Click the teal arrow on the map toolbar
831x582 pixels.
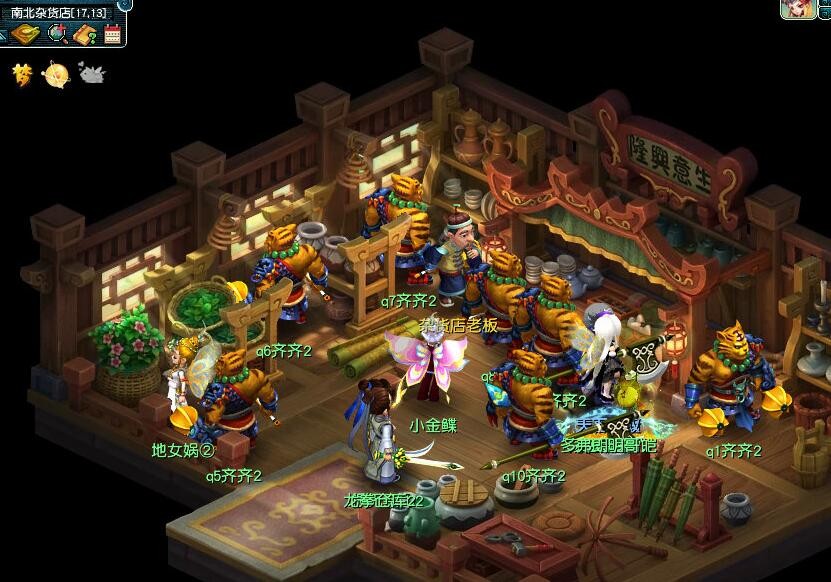pos(4,35)
